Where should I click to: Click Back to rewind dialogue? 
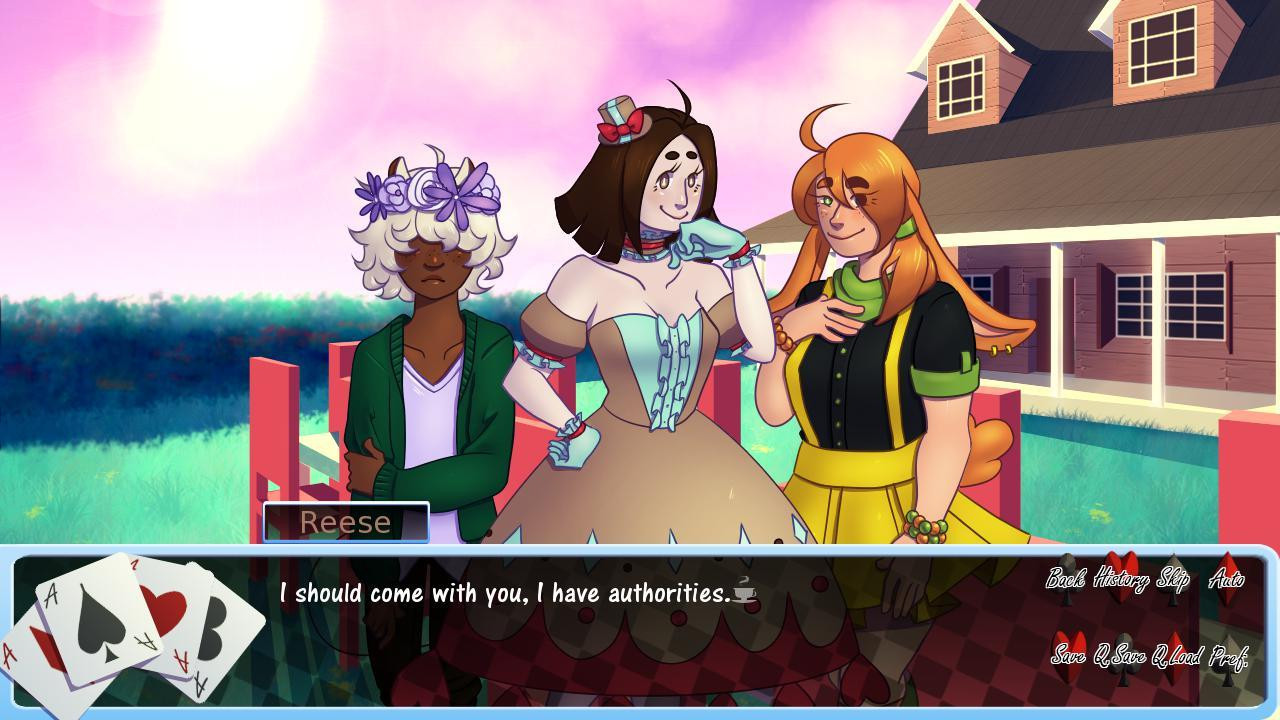point(1066,580)
